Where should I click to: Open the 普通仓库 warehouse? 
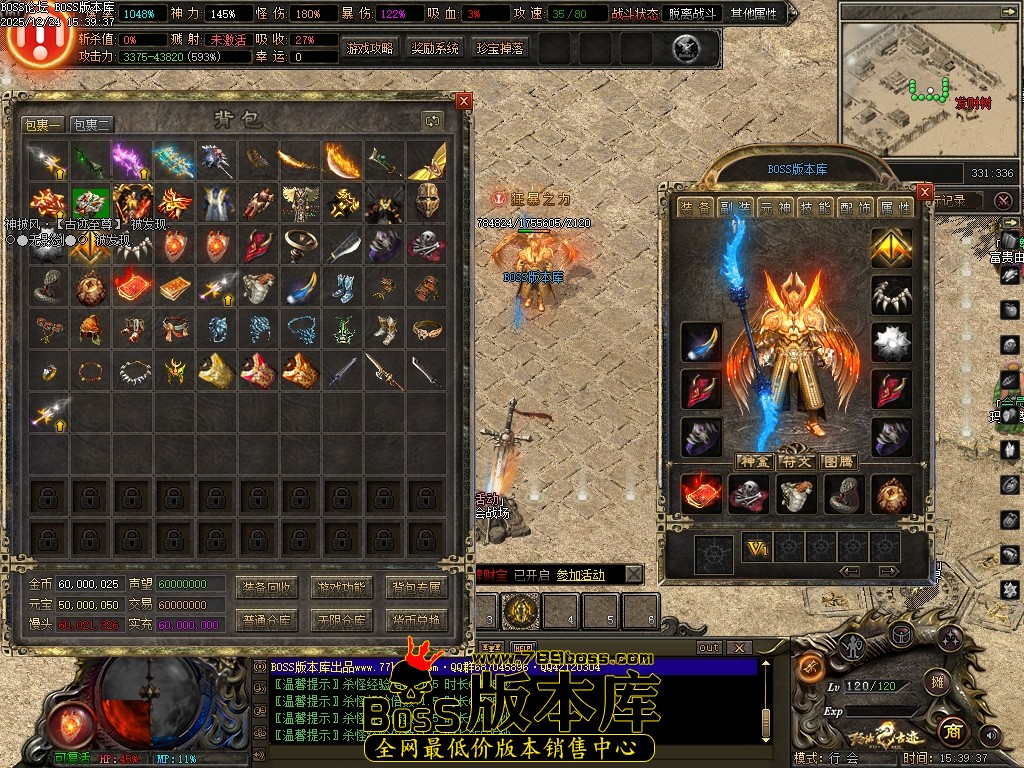tap(266, 620)
